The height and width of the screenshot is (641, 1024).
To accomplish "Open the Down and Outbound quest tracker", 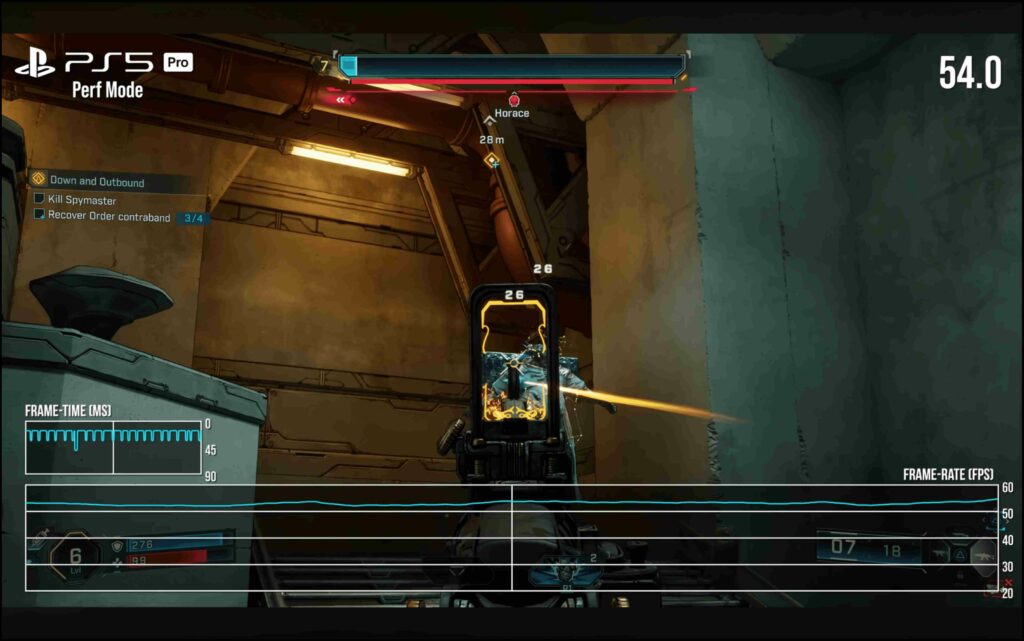I will [x=95, y=182].
